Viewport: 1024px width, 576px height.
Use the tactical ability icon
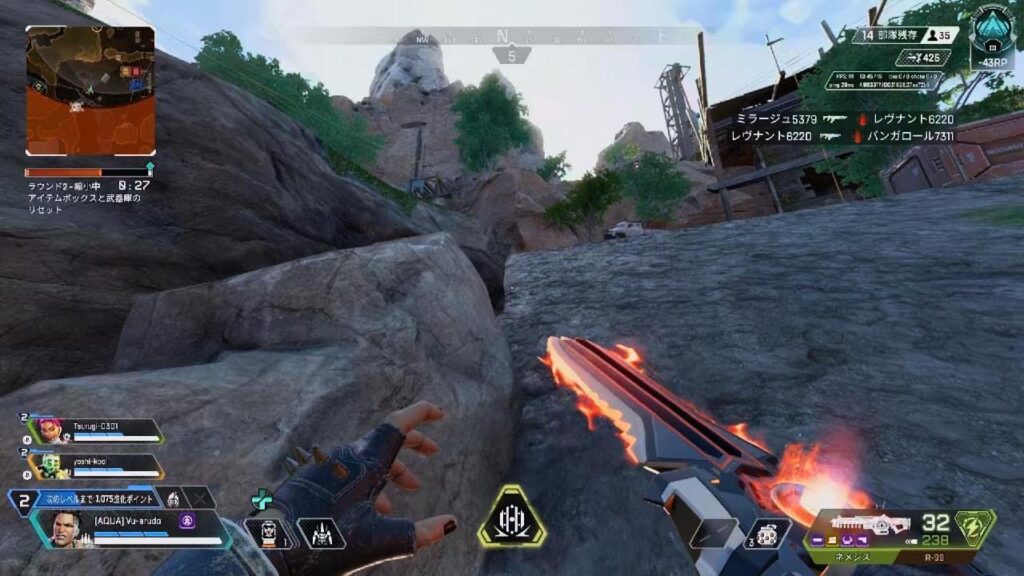(x=321, y=534)
